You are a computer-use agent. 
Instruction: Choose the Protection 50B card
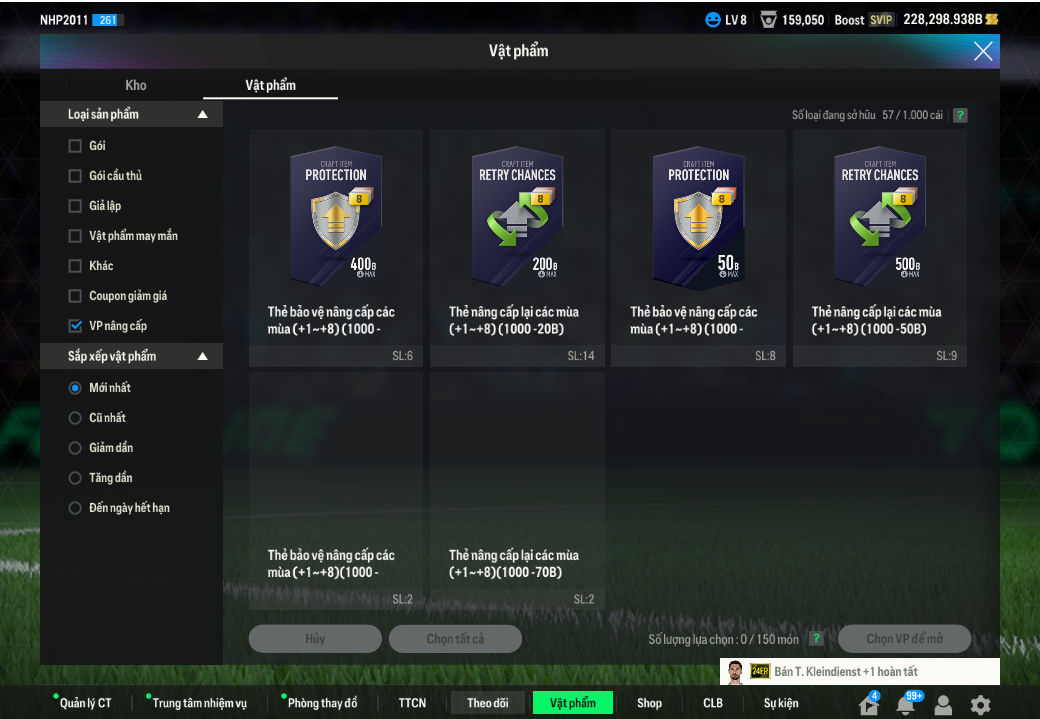698,247
